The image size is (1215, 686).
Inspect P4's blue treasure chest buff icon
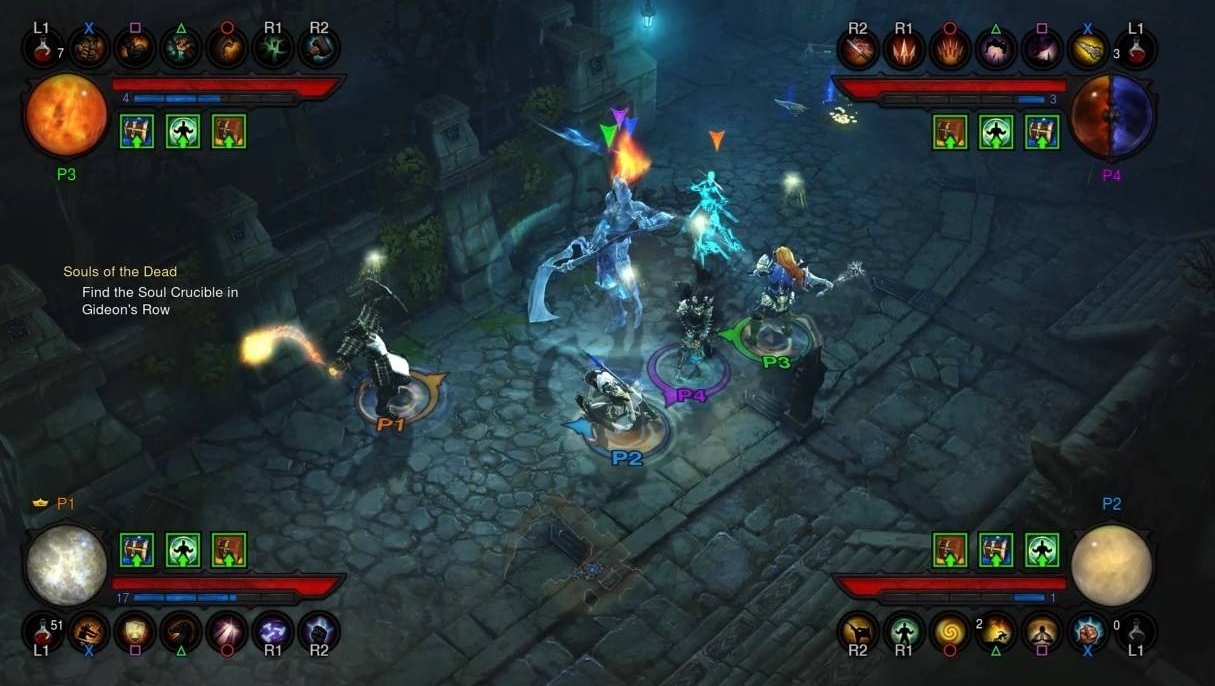(1041, 131)
